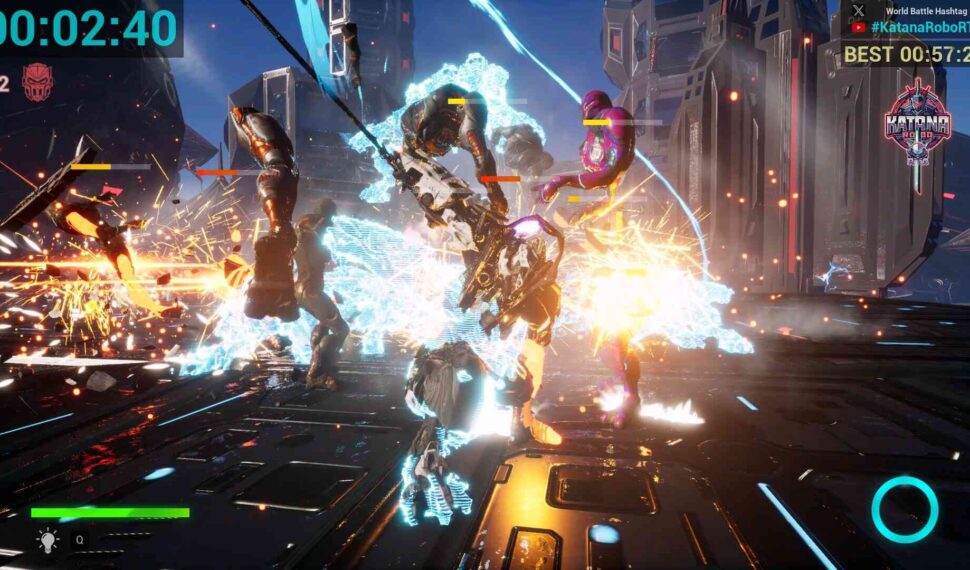The width and height of the screenshot is (970, 570).
Task: Click the #KatanaRoboRT hashtag text
Action: (920, 28)
